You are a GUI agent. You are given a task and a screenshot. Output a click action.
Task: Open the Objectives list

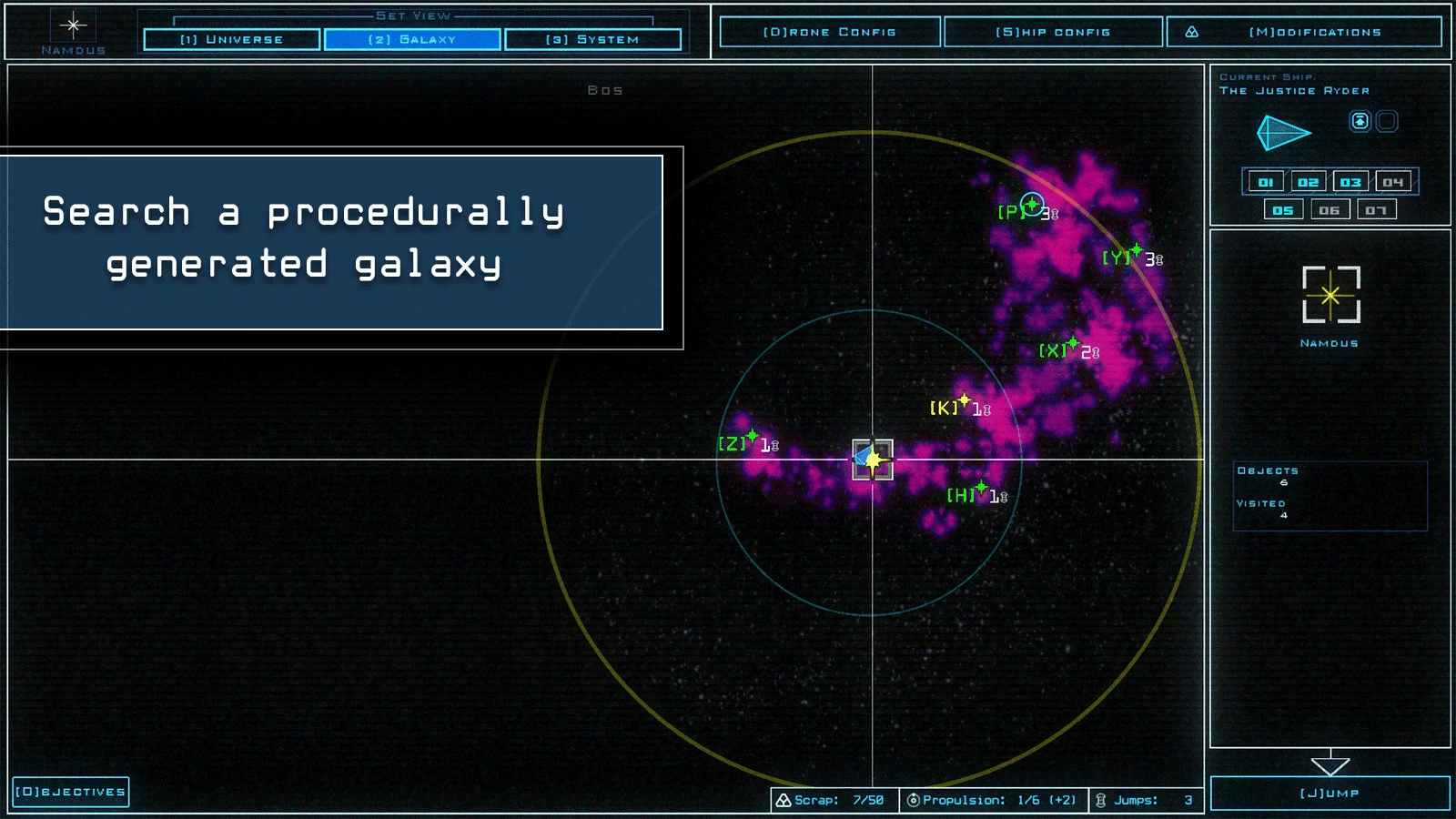click(x=71, y=792)
